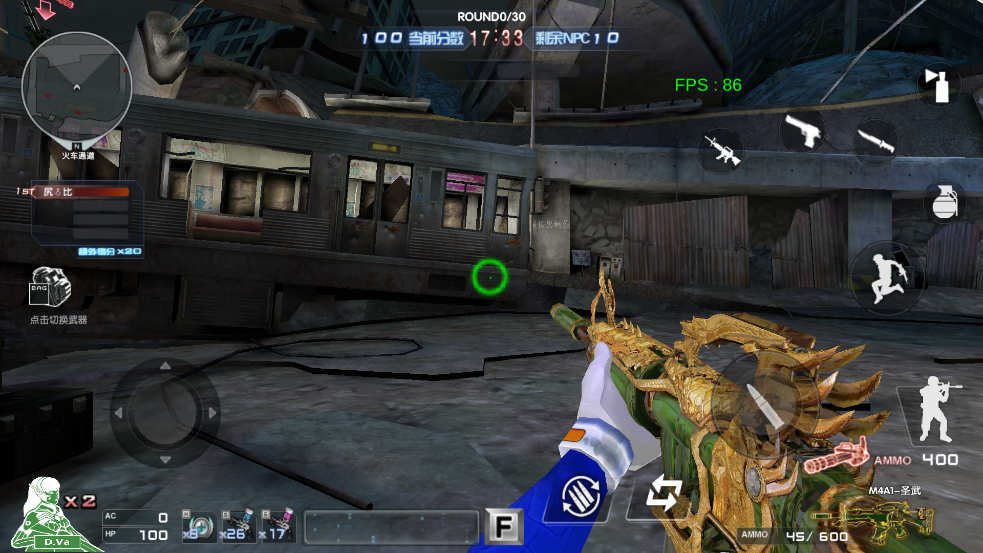Choose the grenade icon

943,201
